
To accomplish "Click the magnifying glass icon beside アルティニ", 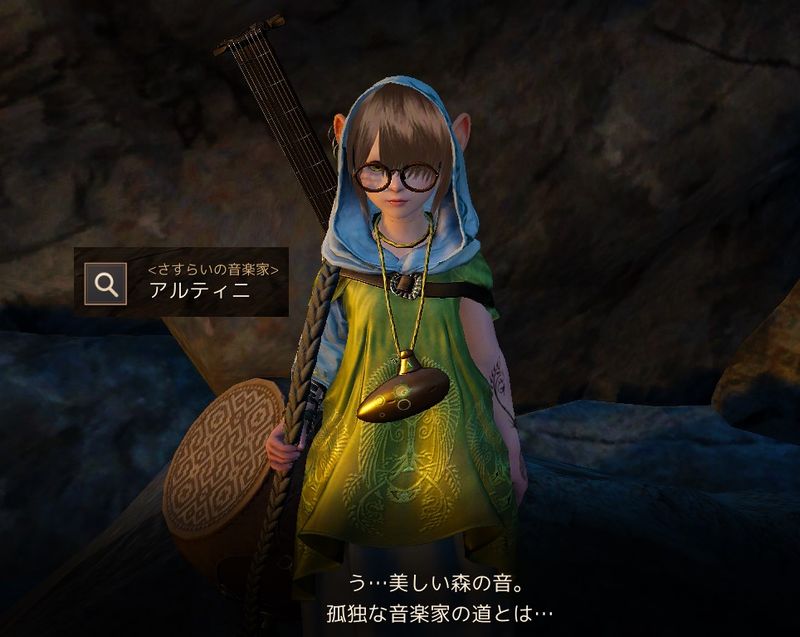I will (105, 283).
